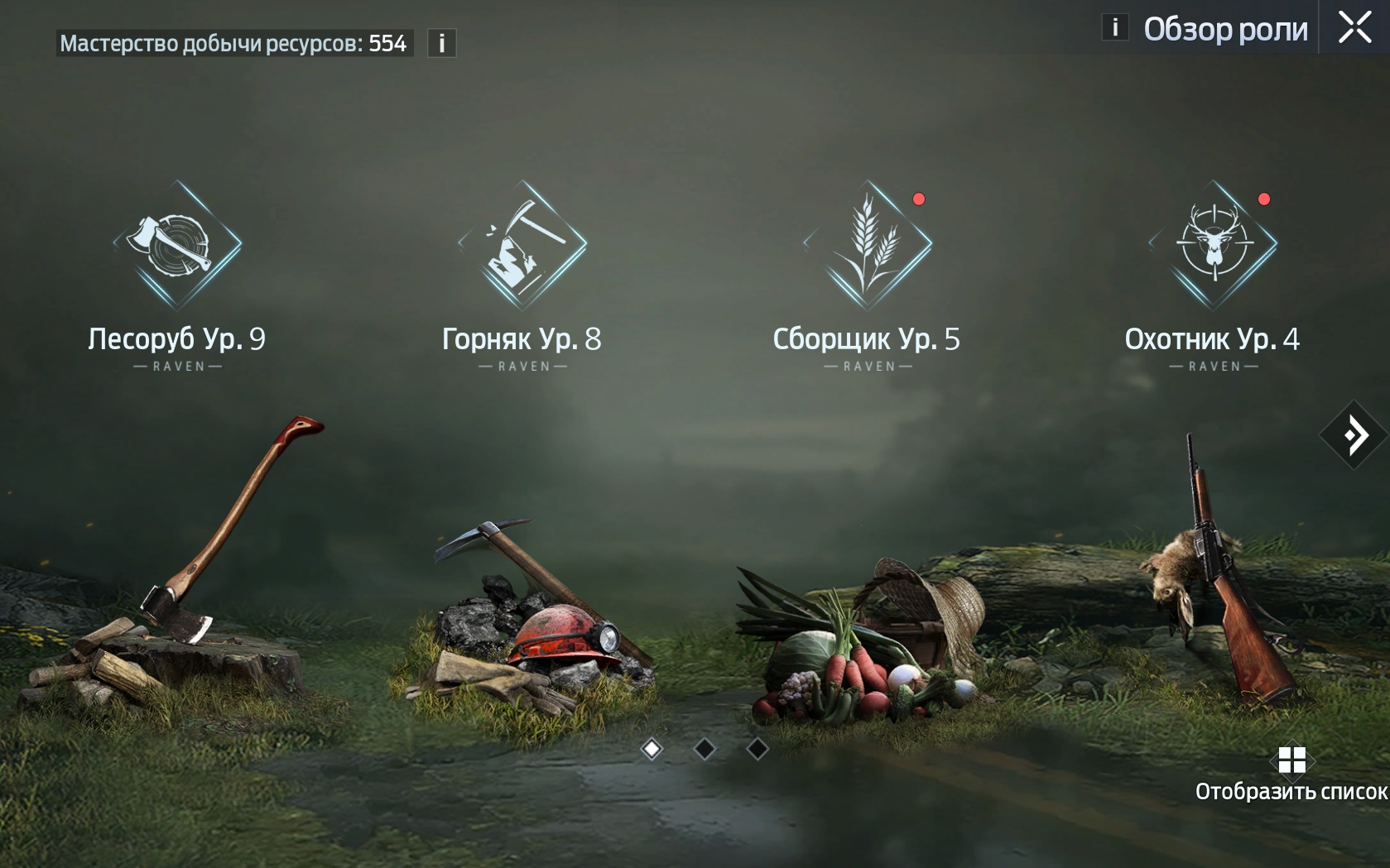
Task: Choose the Горняк (Miner) role
Action: pos(522,245)
